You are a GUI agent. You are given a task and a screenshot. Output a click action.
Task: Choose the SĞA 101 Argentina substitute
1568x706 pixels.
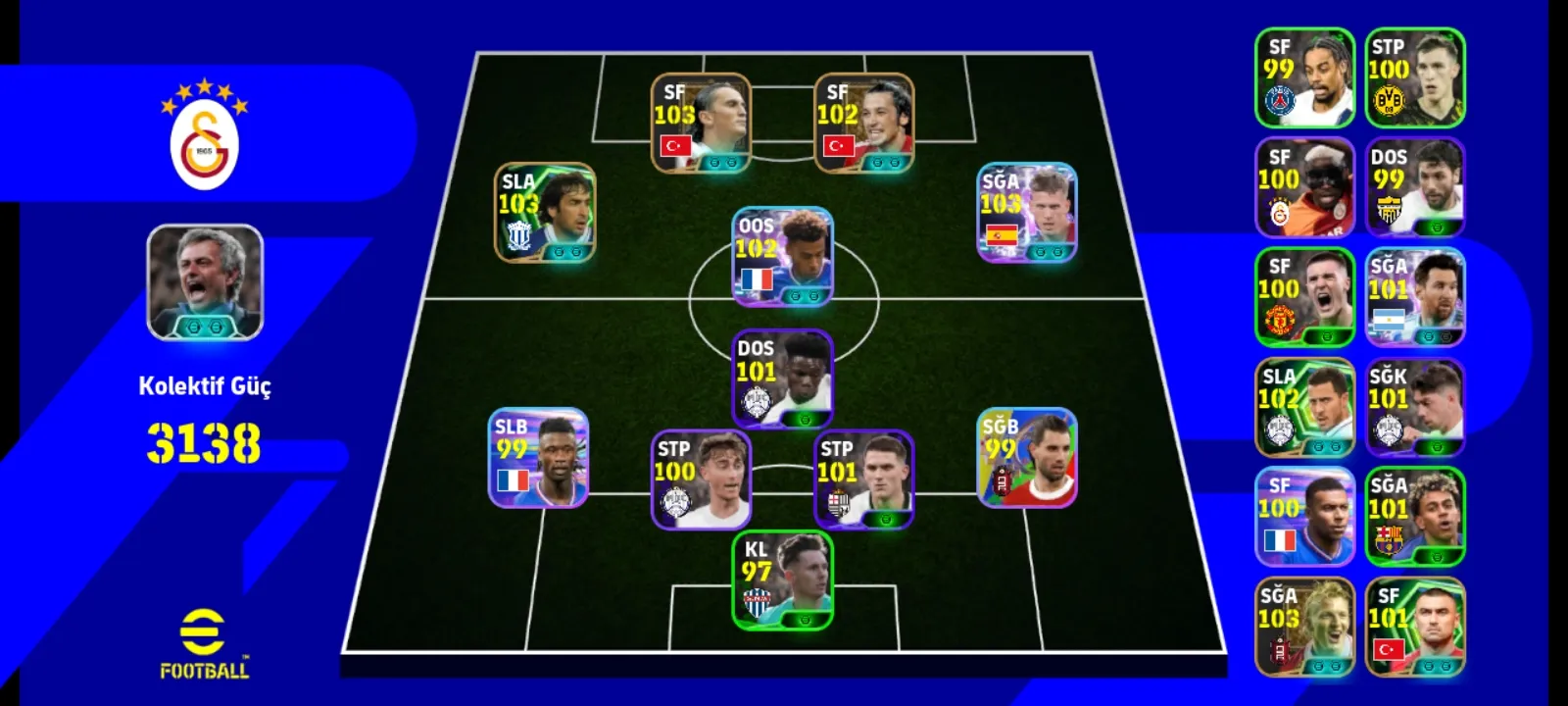point(1414,297)
